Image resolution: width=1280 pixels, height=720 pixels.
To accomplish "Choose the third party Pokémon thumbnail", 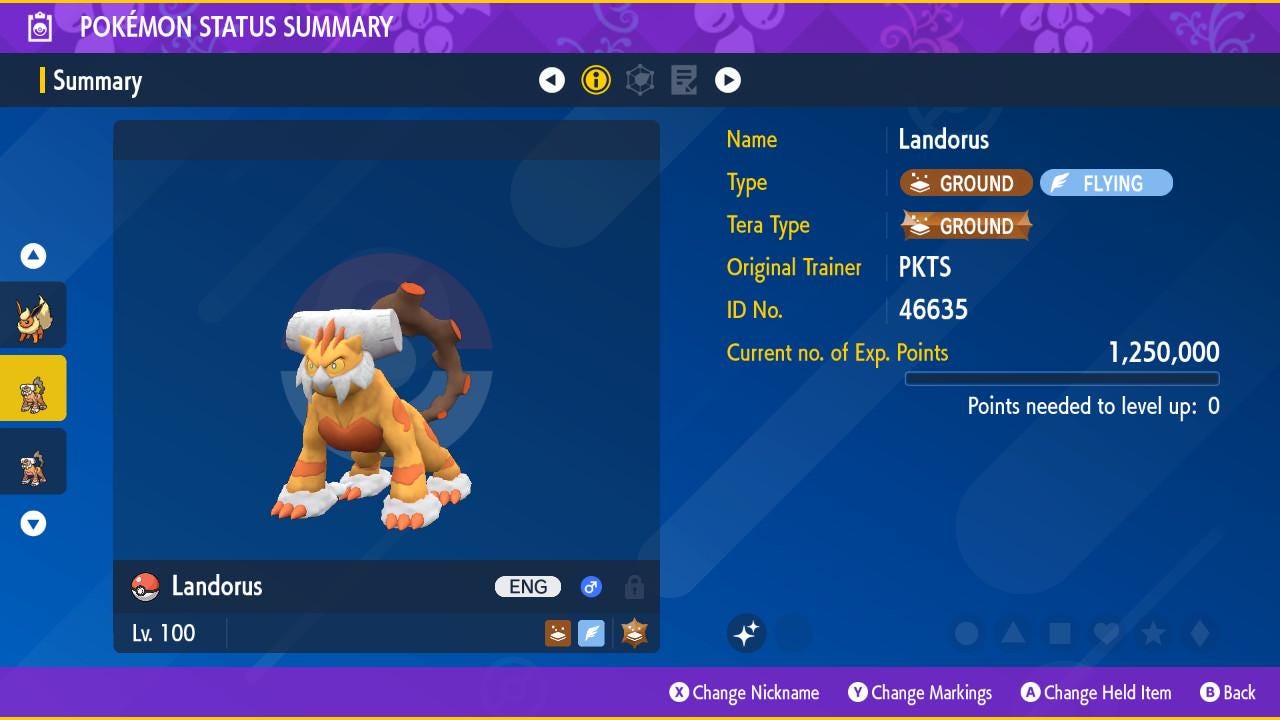I will pos(33,461).
